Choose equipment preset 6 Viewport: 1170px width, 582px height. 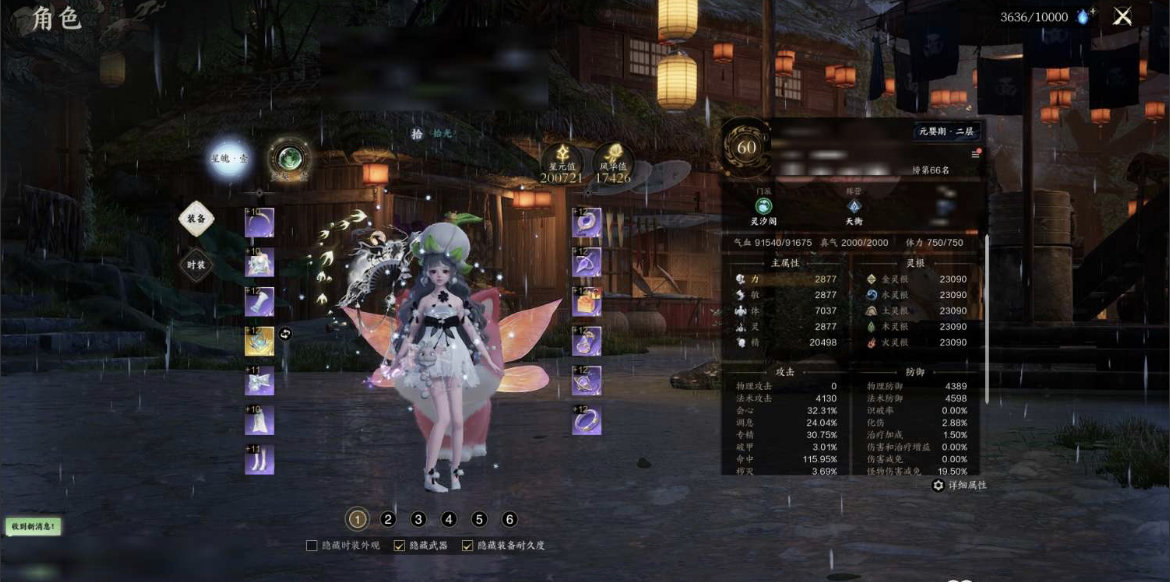click(510, 519)
